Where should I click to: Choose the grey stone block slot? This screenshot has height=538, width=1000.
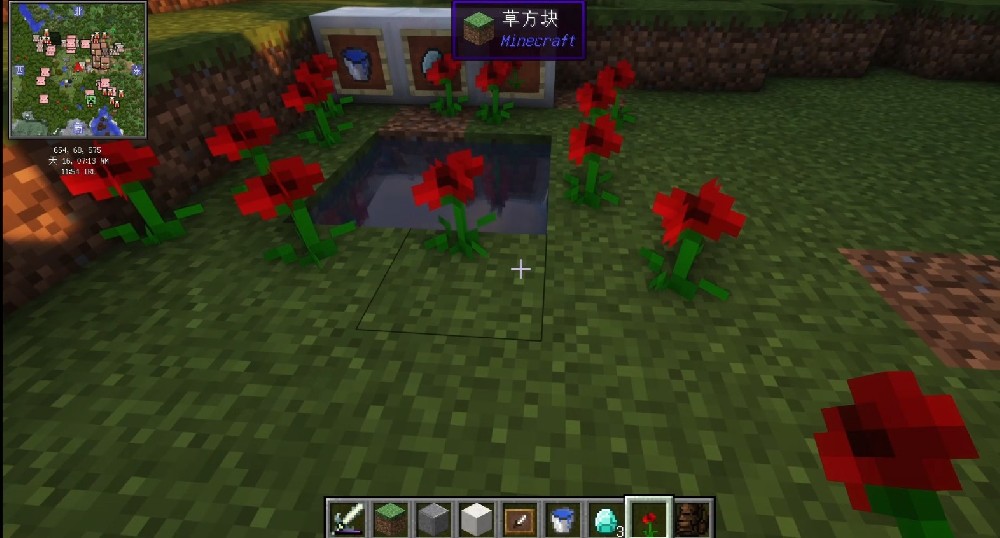point(433,519)
